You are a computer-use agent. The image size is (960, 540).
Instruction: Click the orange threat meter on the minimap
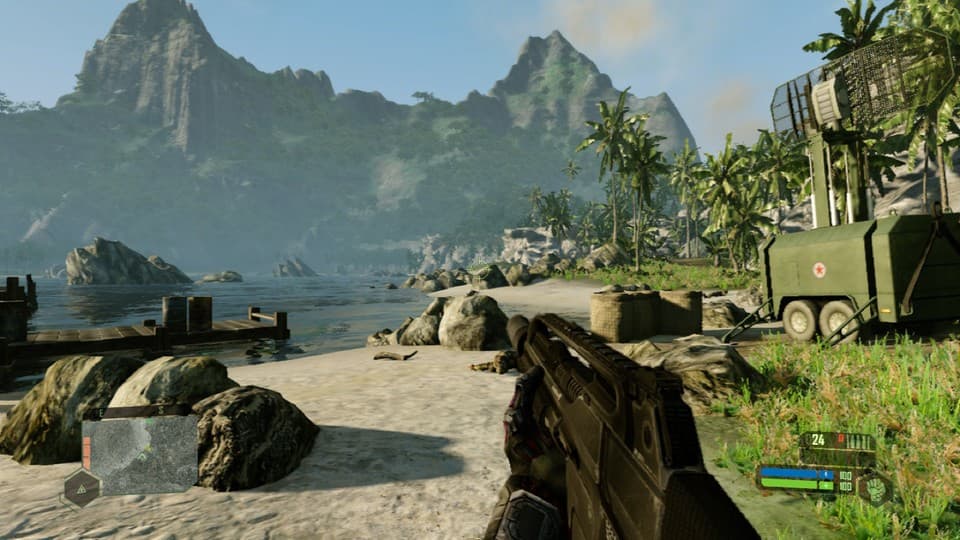pos(87,453)
